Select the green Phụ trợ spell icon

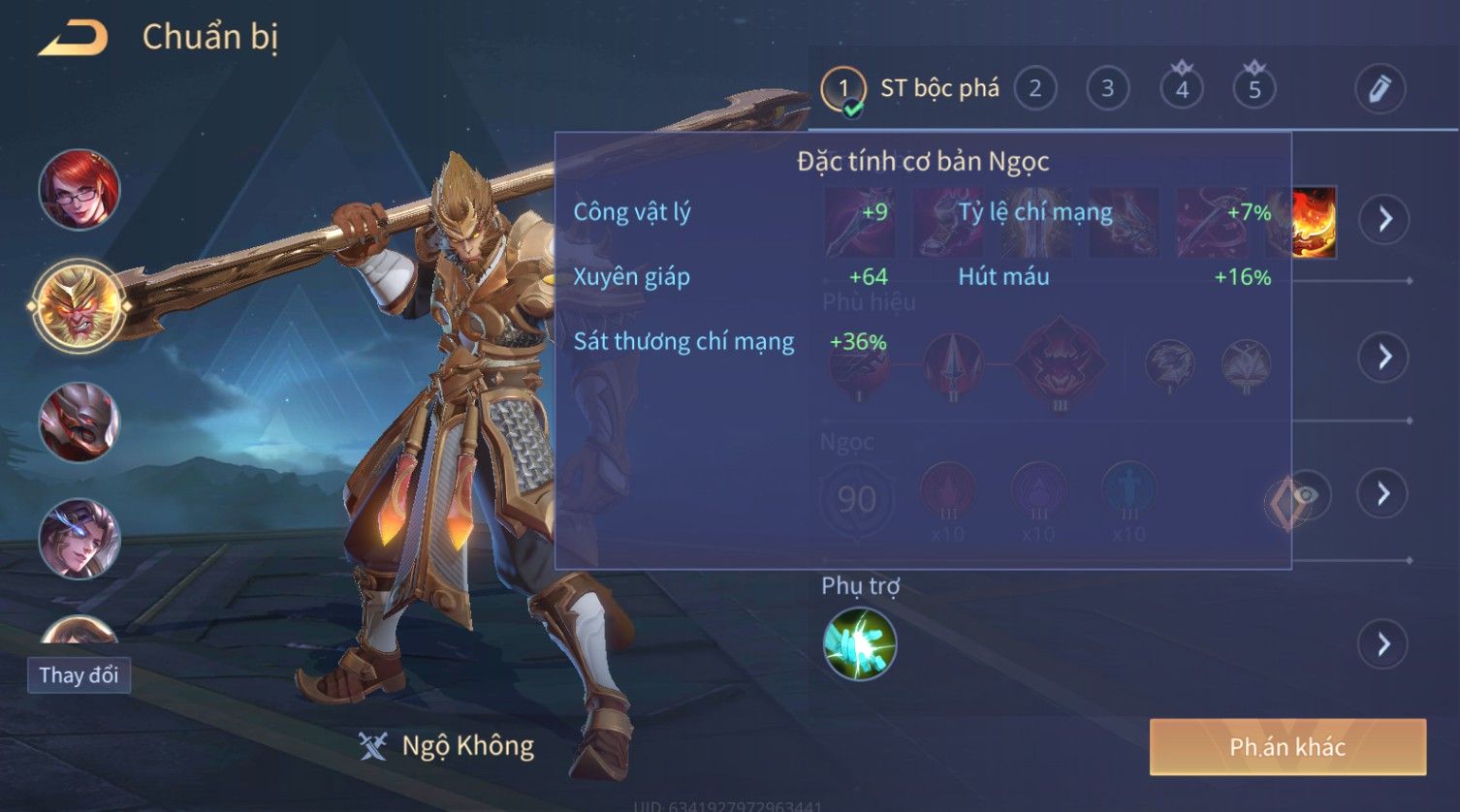(x=859, y=644)
